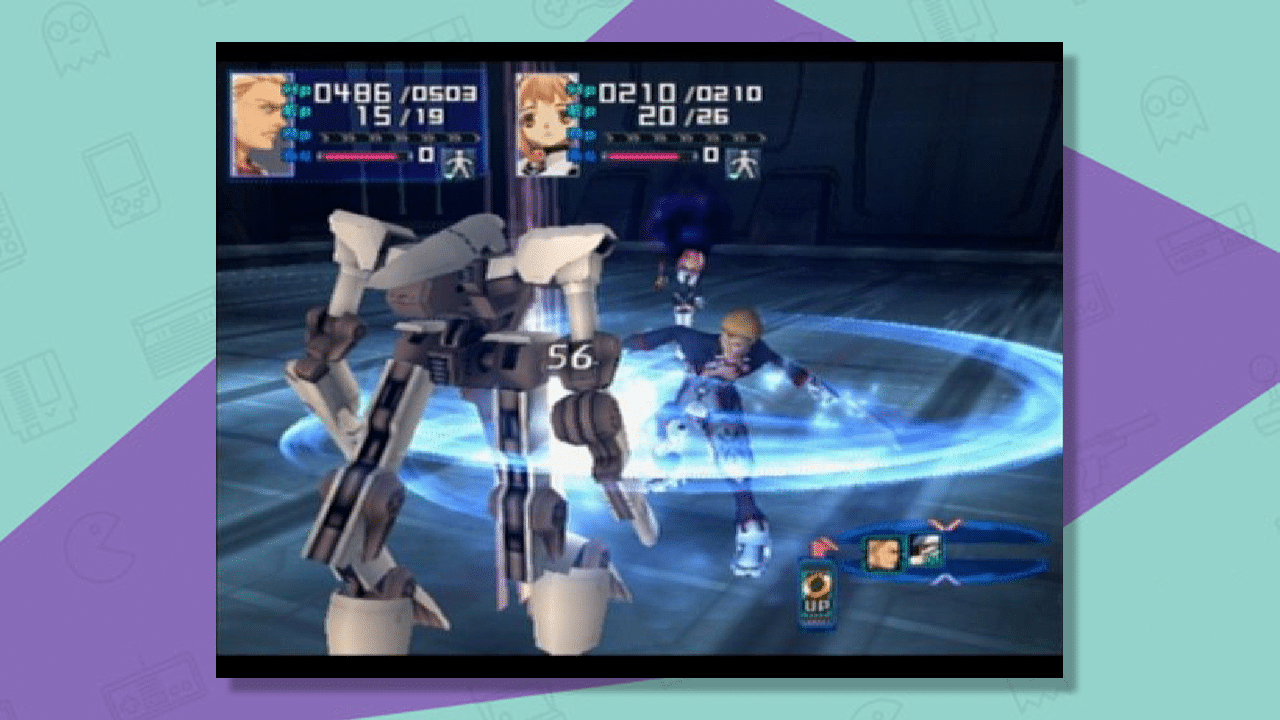Image resolution: width=1280 pixels, height=720 pixels.
Task: Select the mech portrait in the turn-order bar
Action: pyautogui.click(x=924, y=549)
